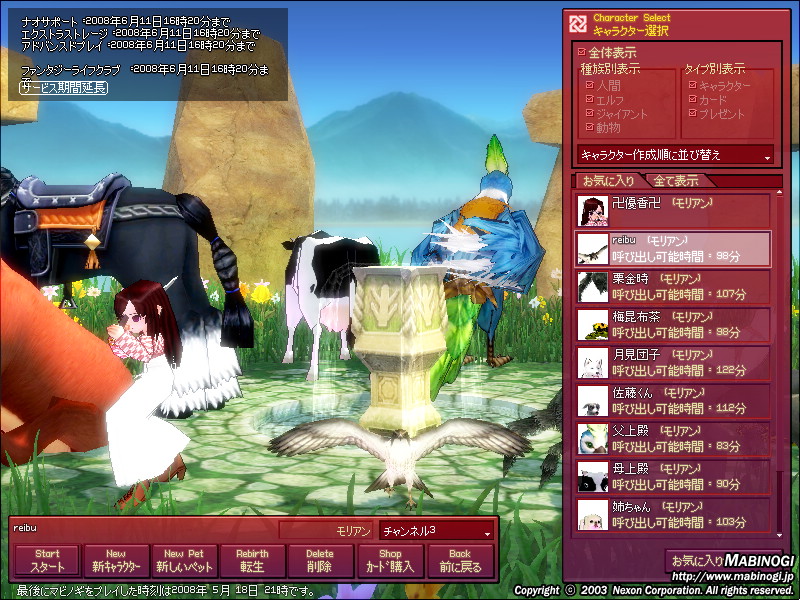800x600 pixels.
Task: Open the card Shop
Action: coord(389,560)
